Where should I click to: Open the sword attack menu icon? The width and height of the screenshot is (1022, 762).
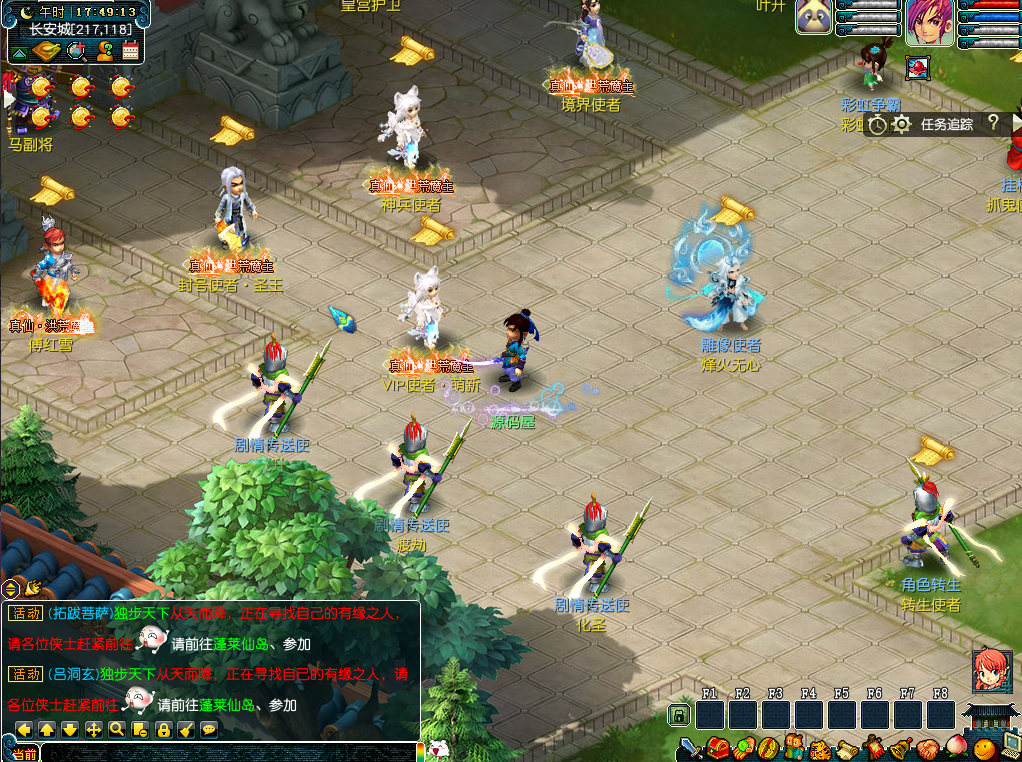689,748
